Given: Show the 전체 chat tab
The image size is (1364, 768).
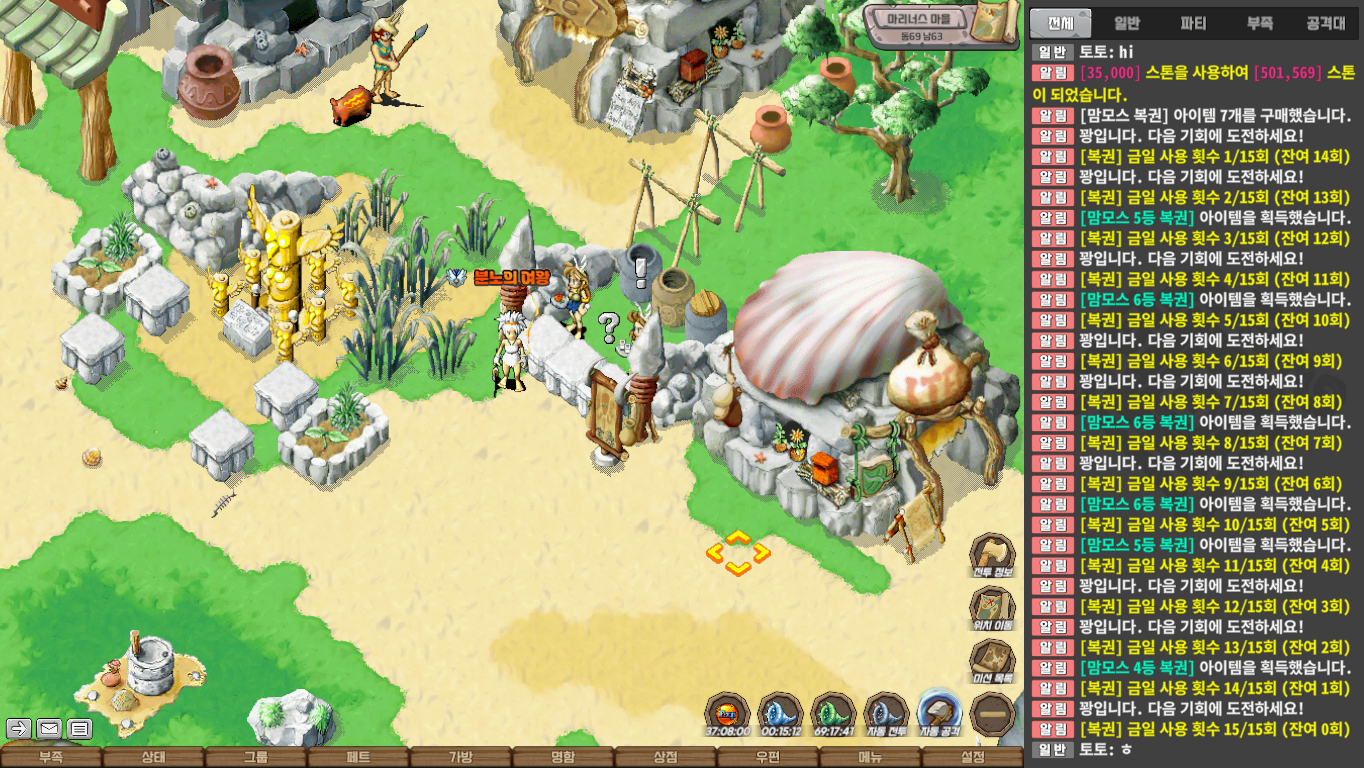Looking at the screenshot, I should 1061,23.
